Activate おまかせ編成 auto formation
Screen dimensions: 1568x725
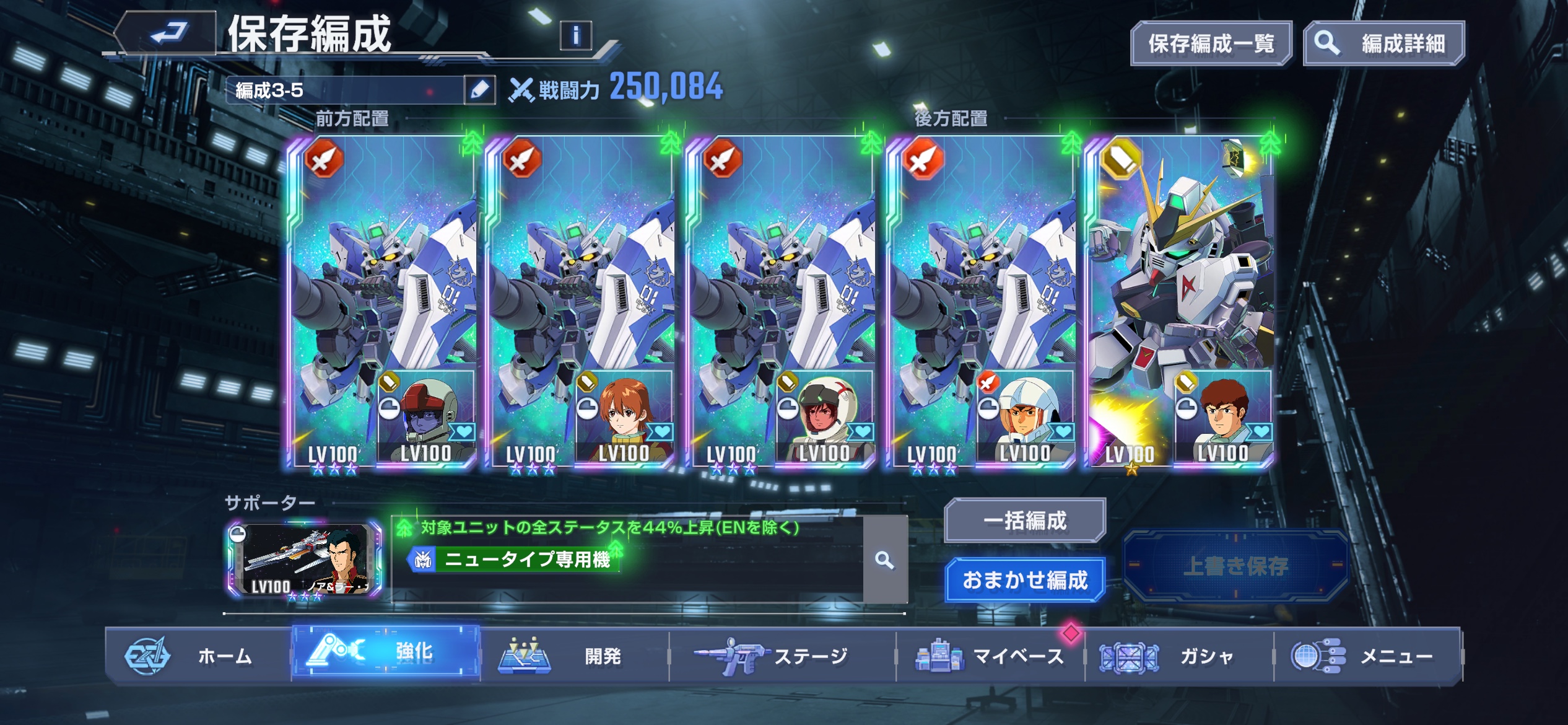[x=1025, y=580]
